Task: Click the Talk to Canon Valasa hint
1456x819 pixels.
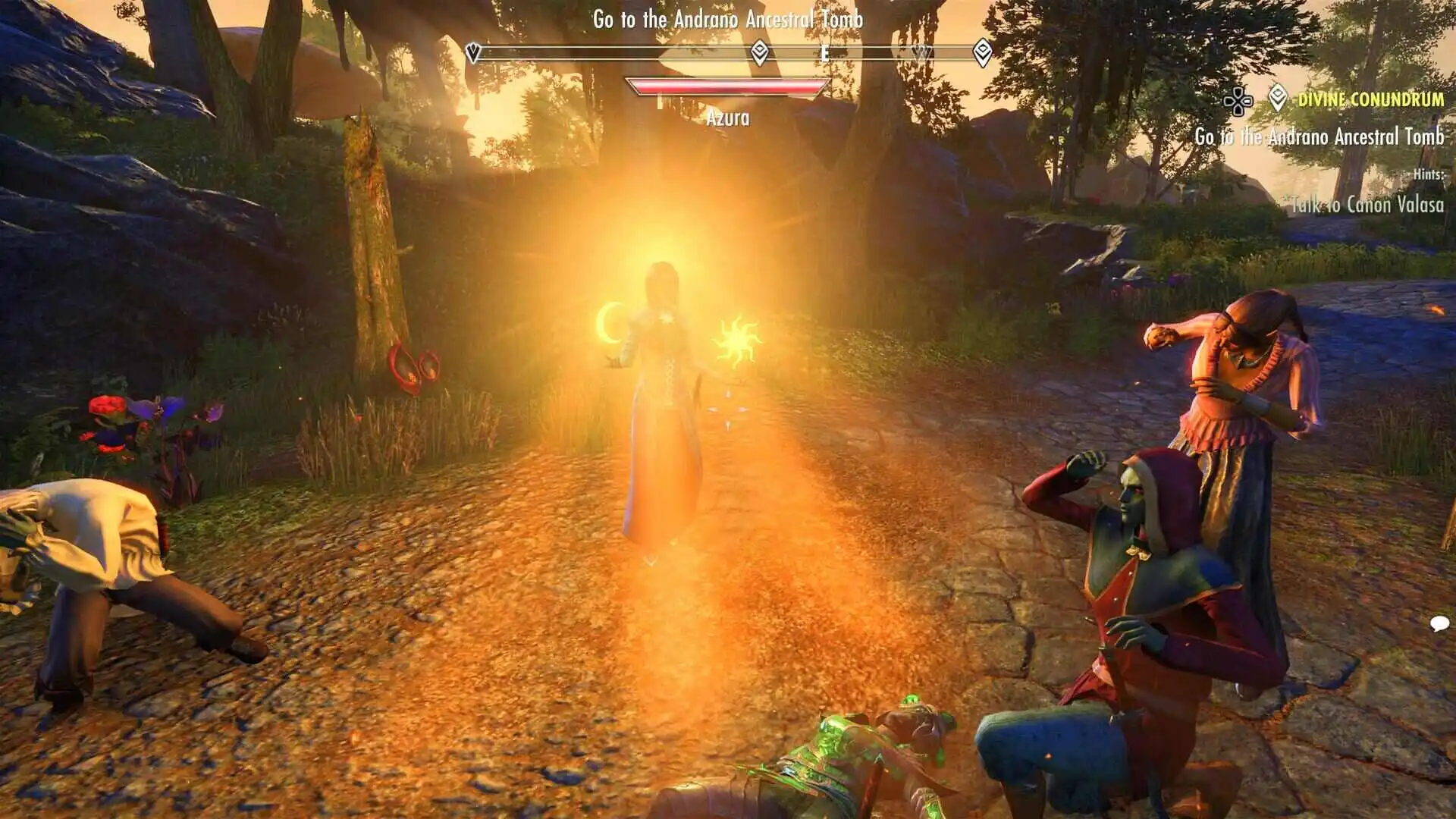Action: pyautogui.click(x=1367, y=204)
